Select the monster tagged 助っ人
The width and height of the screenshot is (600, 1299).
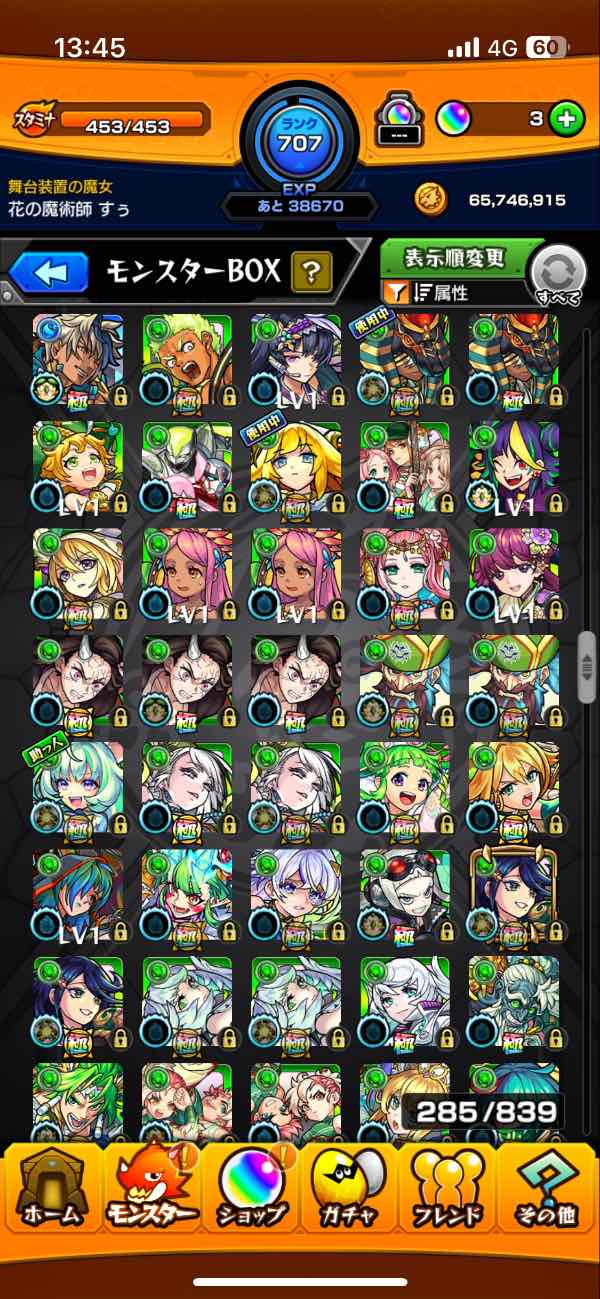pyautogui.click(x=78, y=788)
